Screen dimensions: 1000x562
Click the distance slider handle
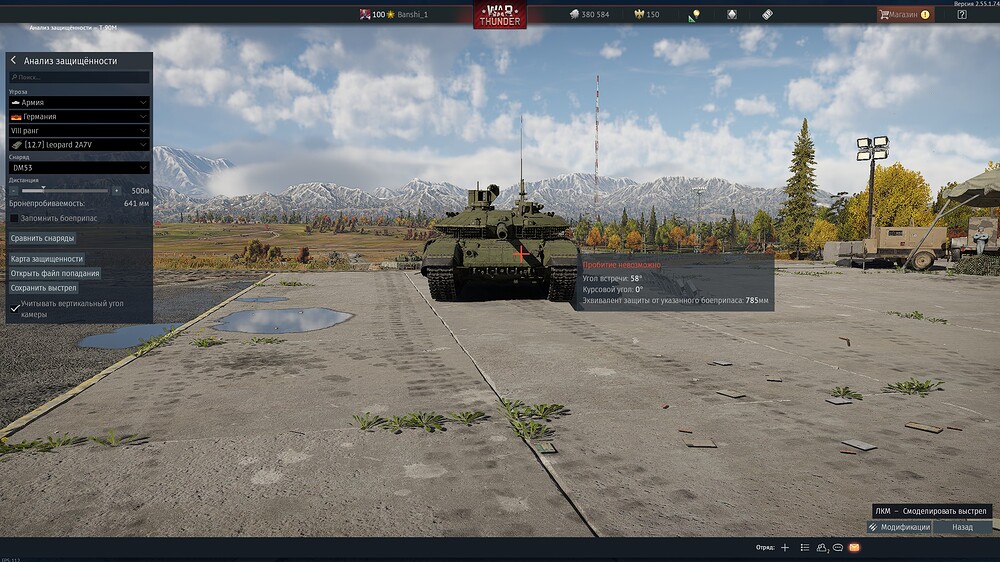coord(42,189)
